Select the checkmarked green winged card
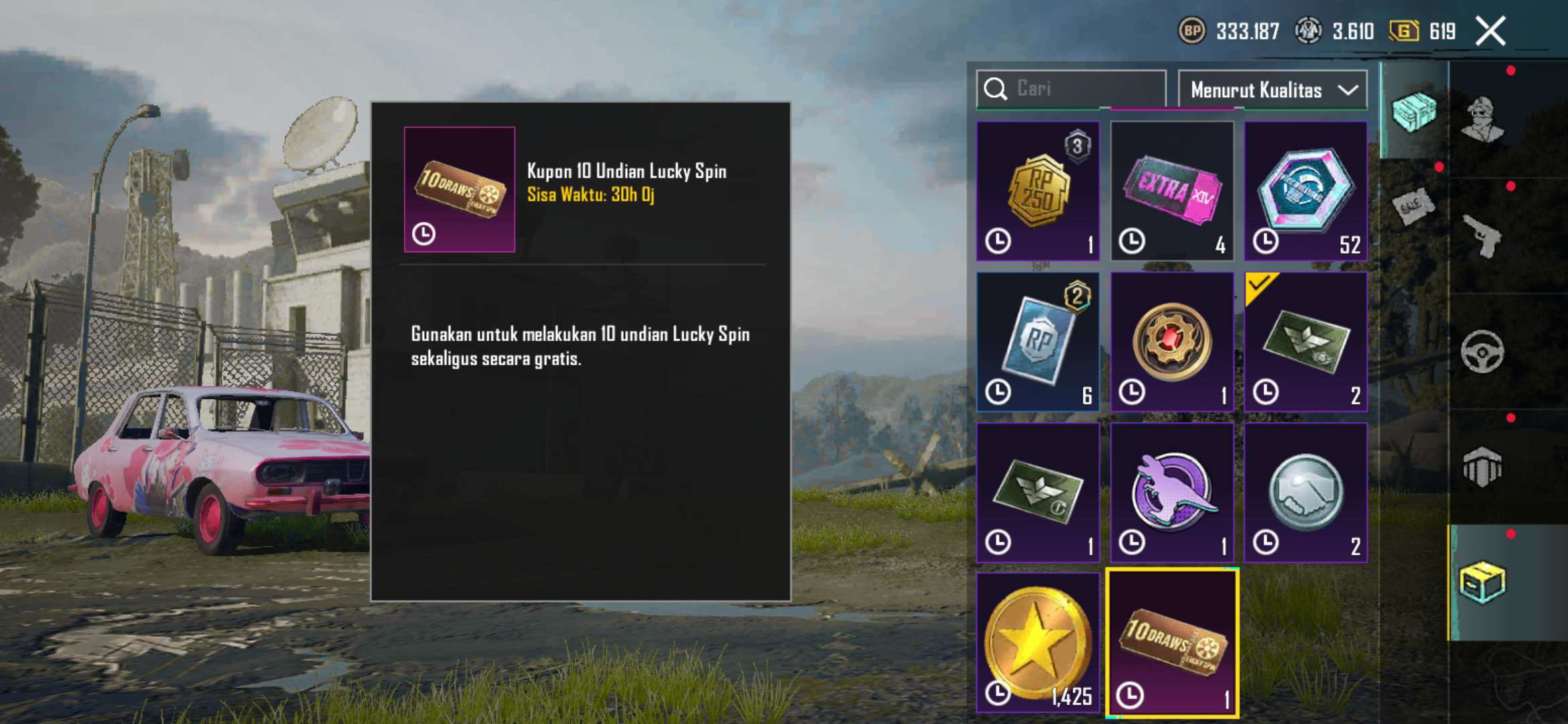Viewport: 1568px width, 724px height. (x=1305, y=342)
